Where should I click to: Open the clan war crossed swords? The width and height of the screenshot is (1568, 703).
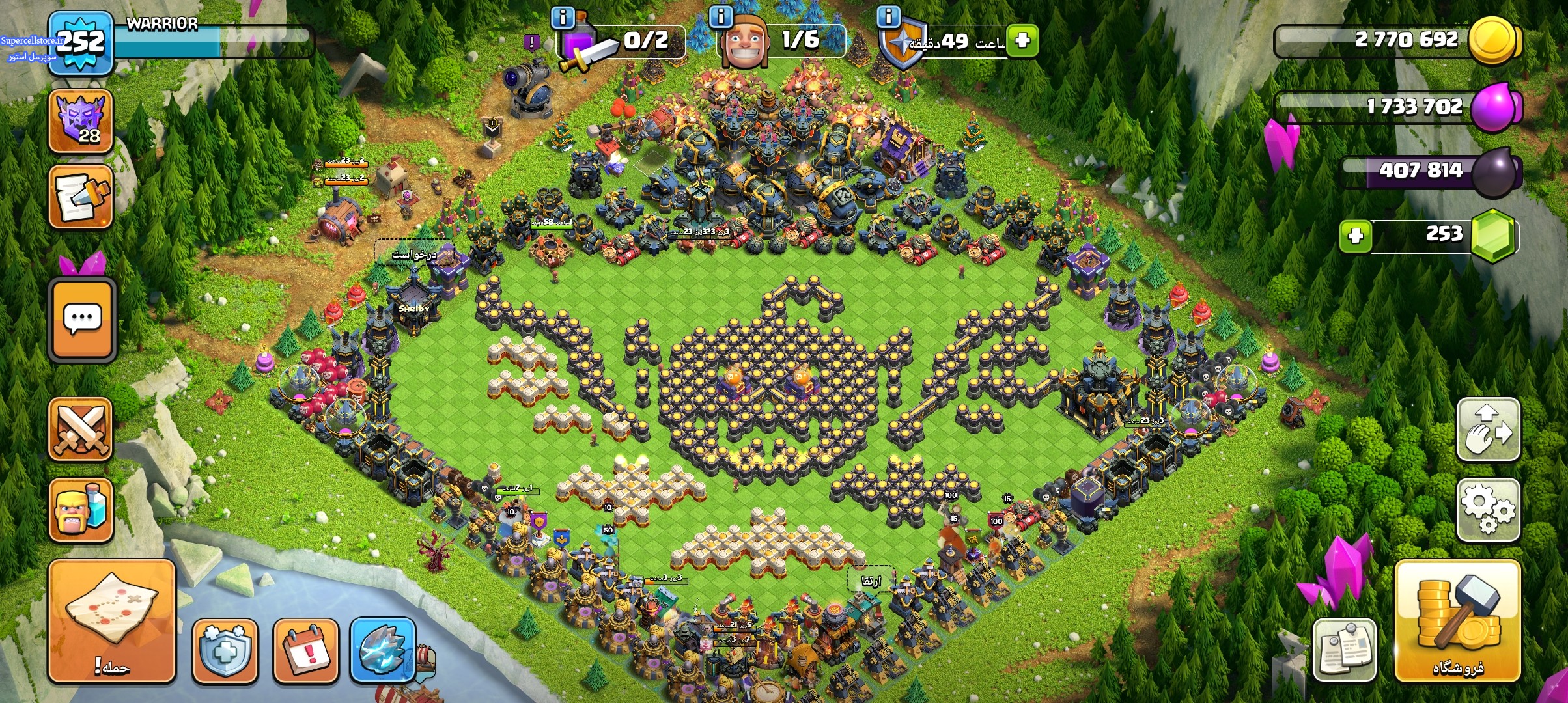[81, 430]
